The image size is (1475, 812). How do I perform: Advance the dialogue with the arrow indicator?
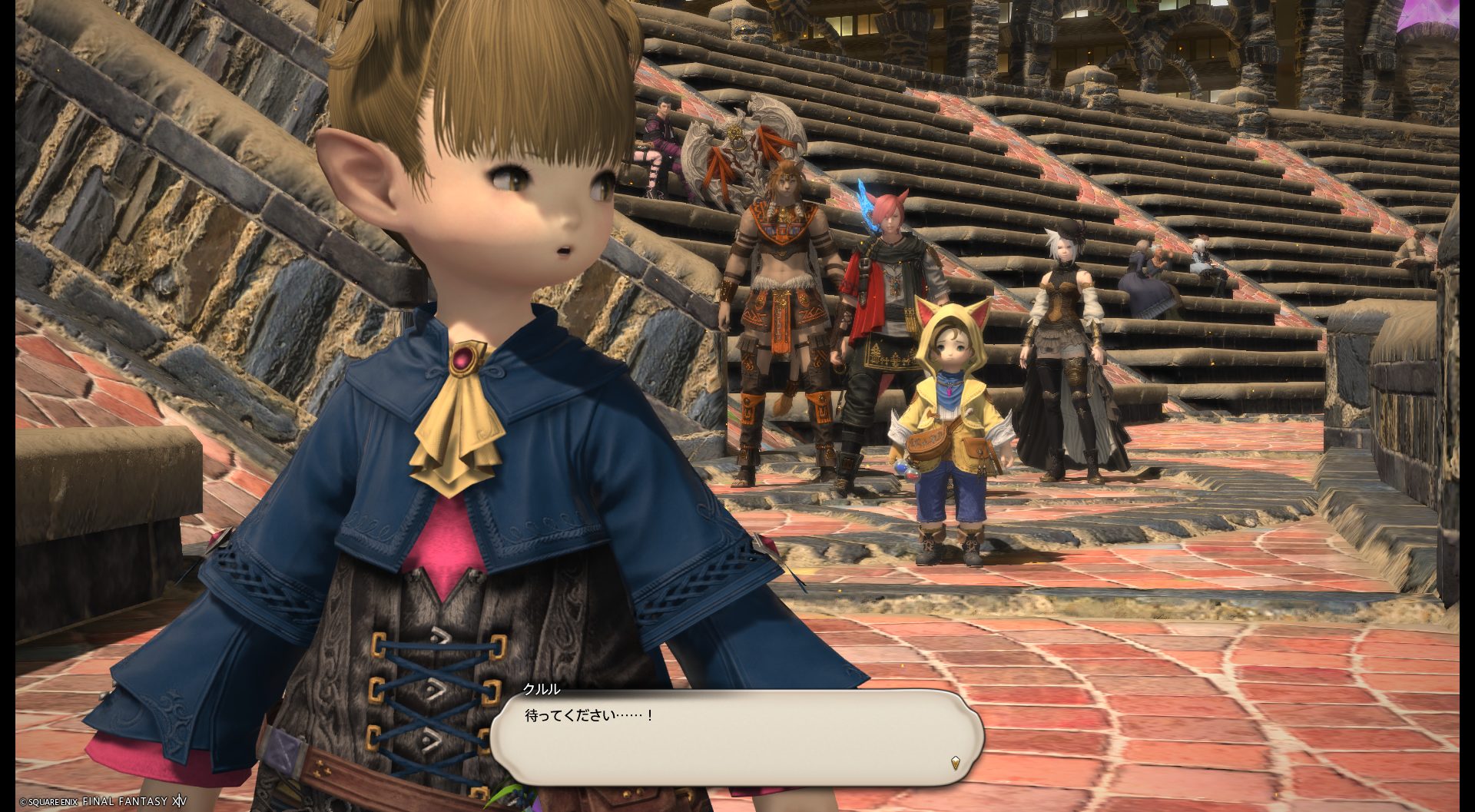[x=955, y=763]
